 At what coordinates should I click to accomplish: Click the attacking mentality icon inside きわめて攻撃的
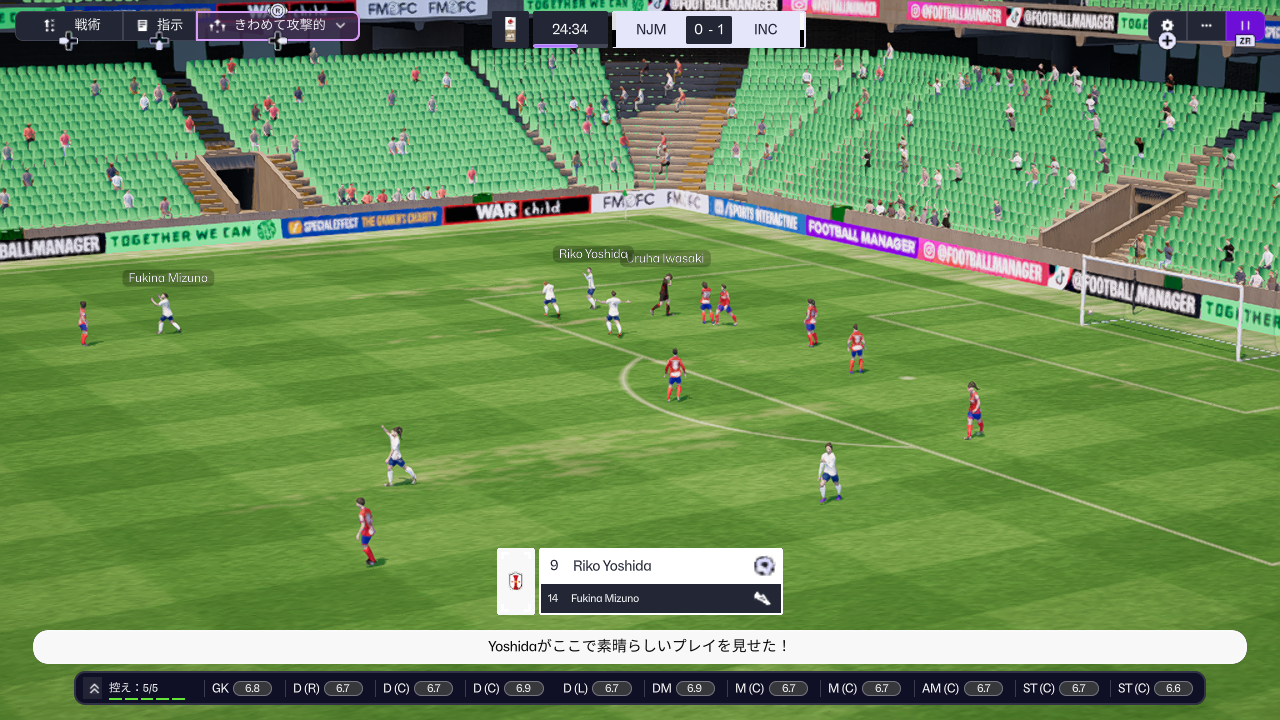(x=219, y=25)
